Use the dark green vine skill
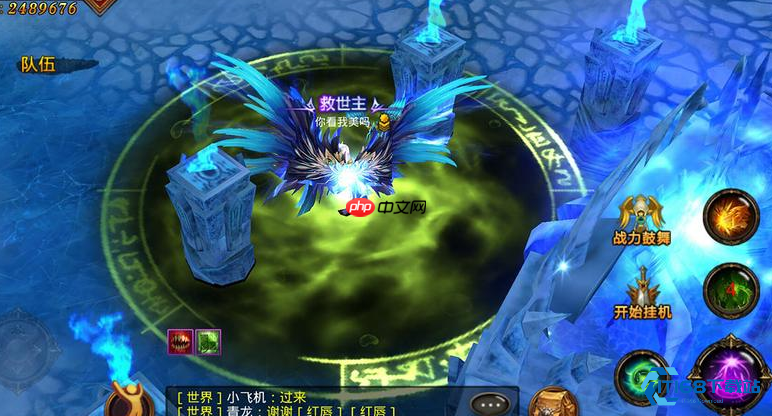The height and width of the screenshot is (416, 772). point(731,291)
